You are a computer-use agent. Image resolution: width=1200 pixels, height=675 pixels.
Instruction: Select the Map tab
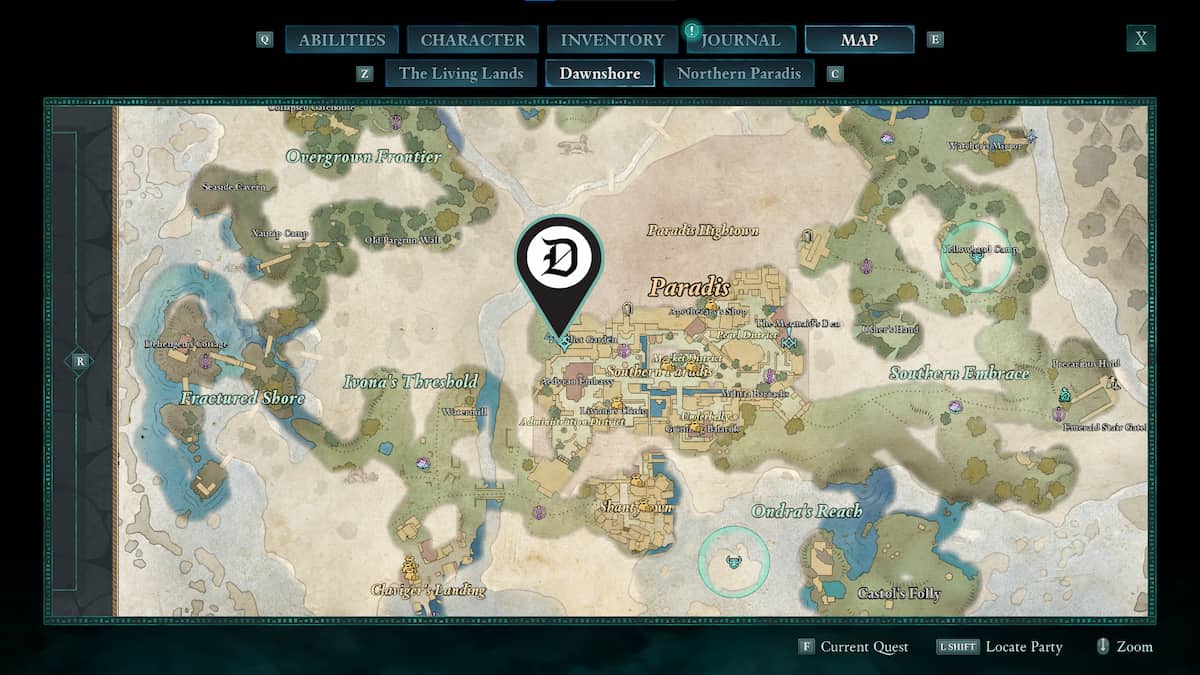(x=859, y=40)
